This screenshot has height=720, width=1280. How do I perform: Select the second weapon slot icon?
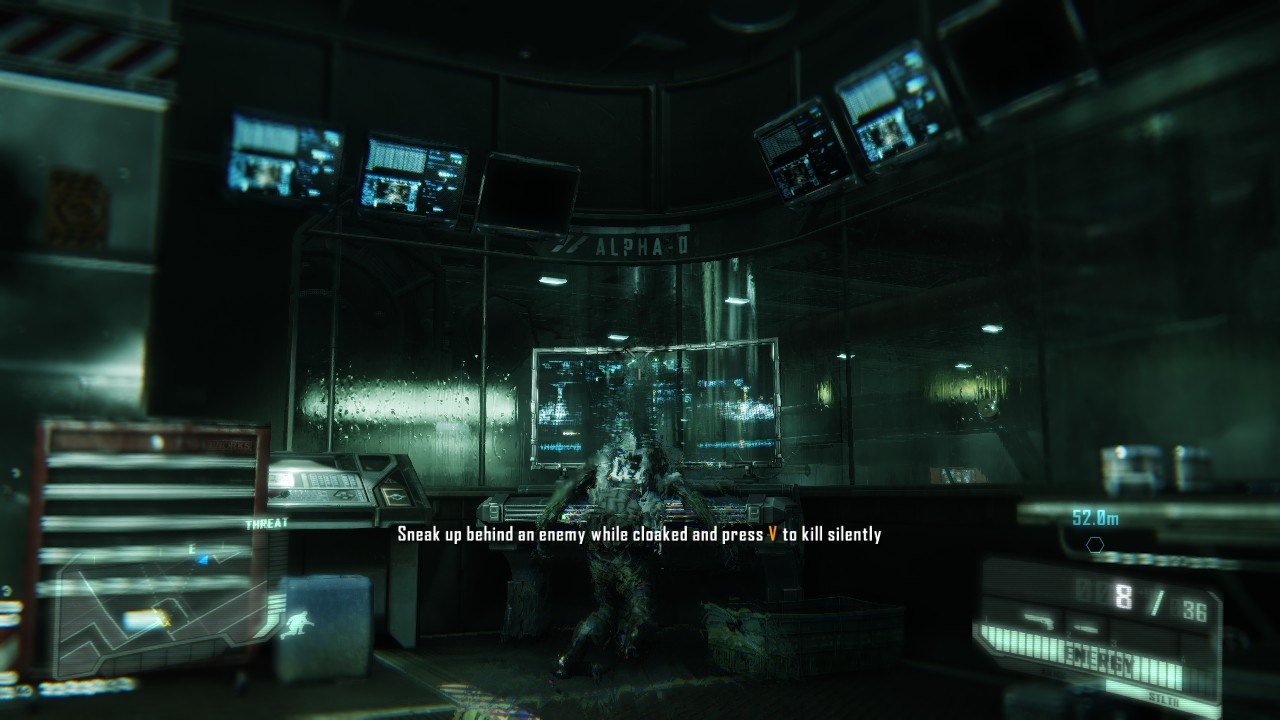(x=1084, y=630)
